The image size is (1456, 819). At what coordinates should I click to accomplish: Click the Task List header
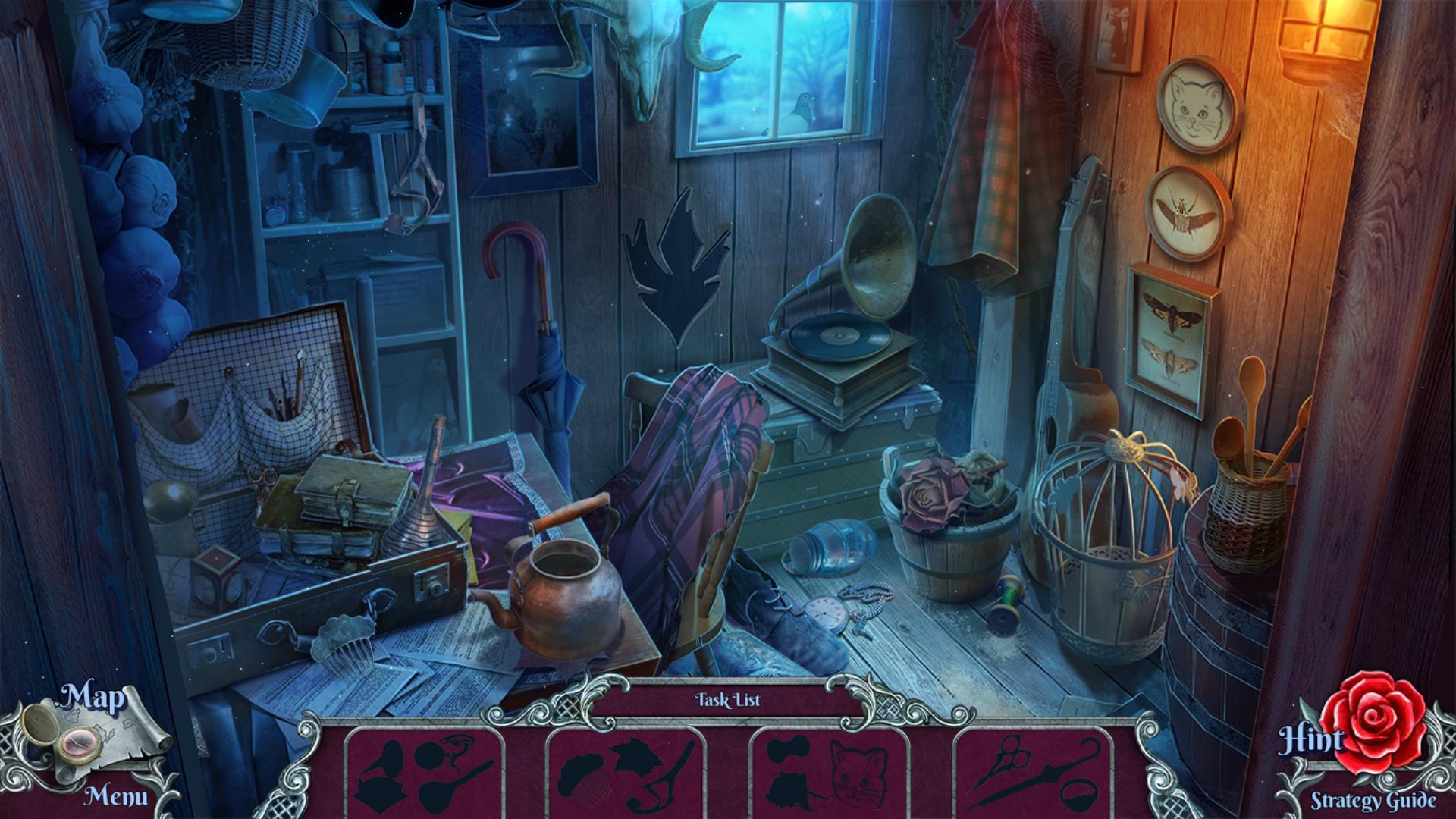coord(727,700)
